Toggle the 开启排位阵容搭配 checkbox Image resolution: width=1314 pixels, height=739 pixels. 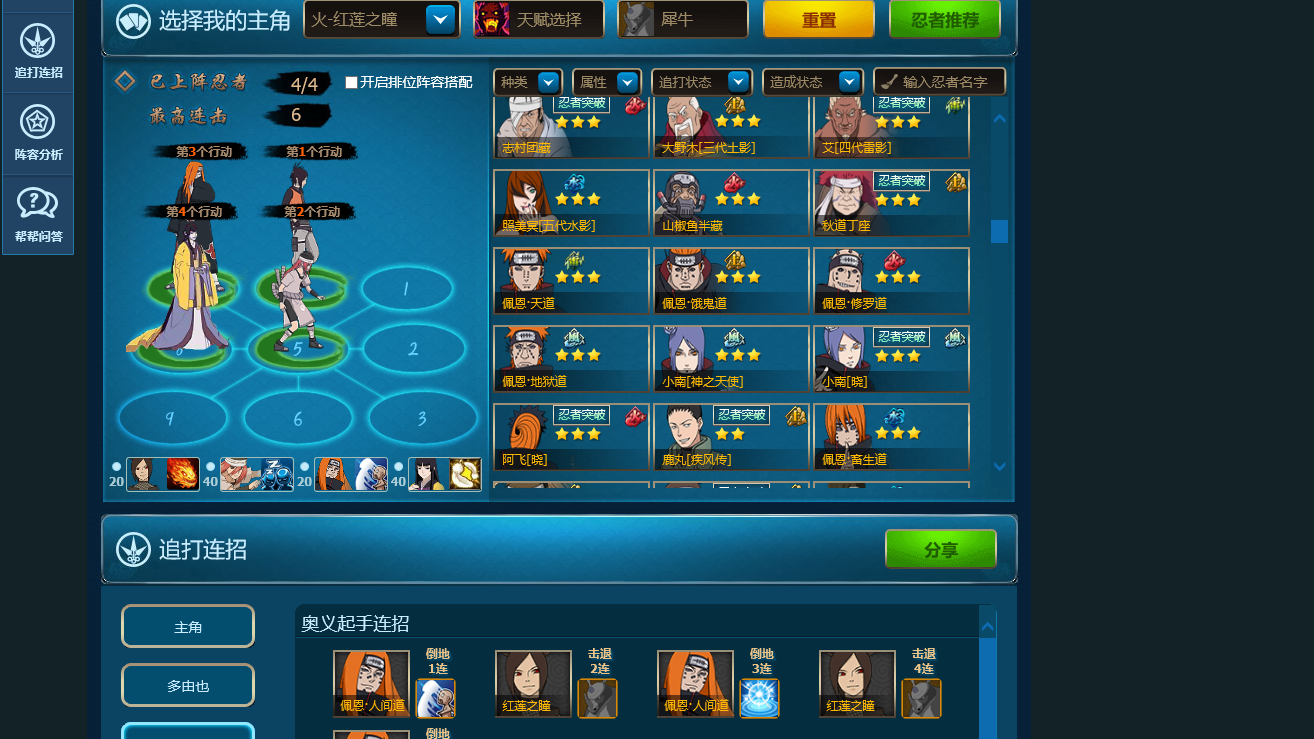[x=351, y=83]
